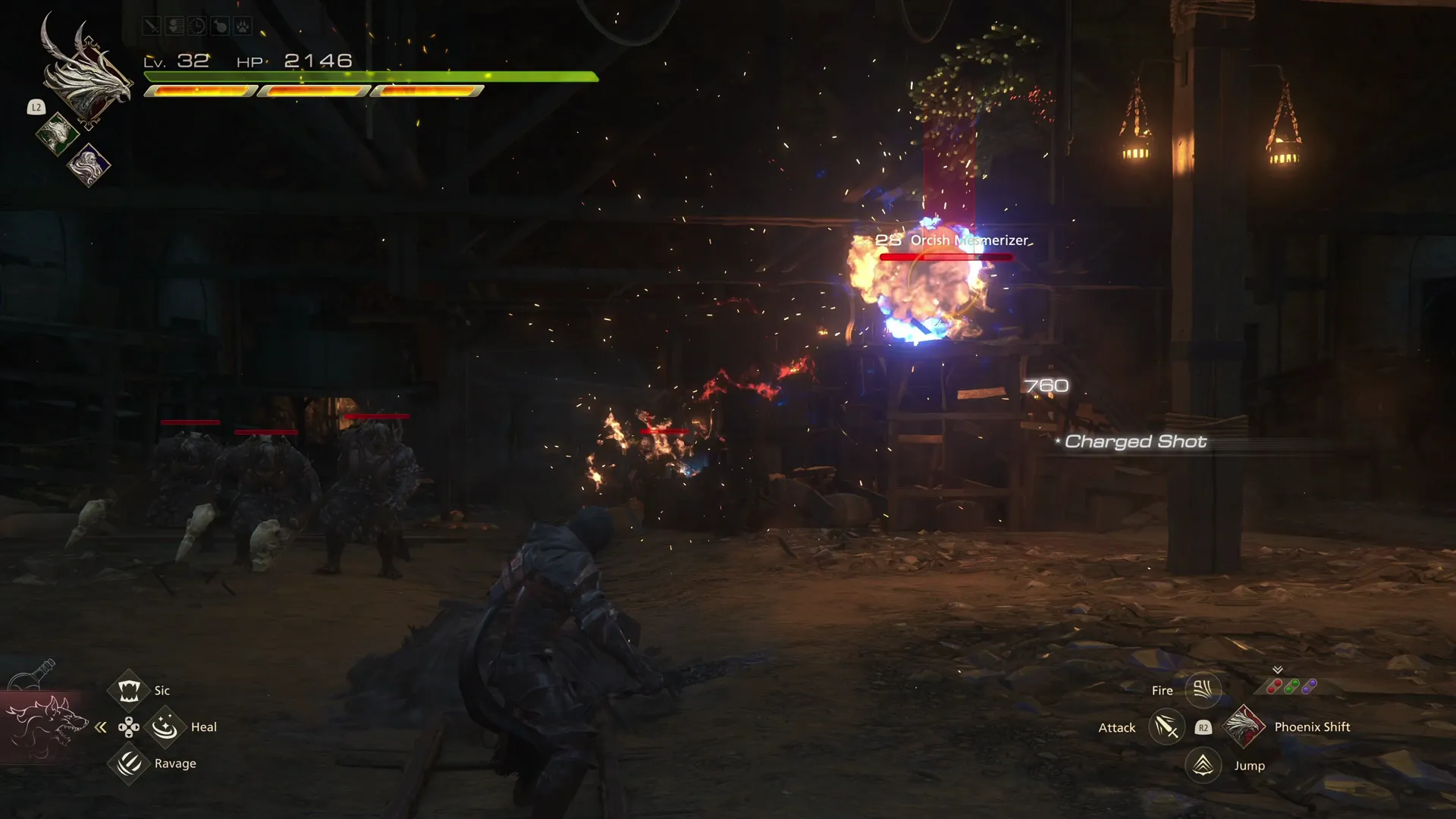Select the Jump chevron icon
The image size is (1456, 819).
tap(1202, 765)
